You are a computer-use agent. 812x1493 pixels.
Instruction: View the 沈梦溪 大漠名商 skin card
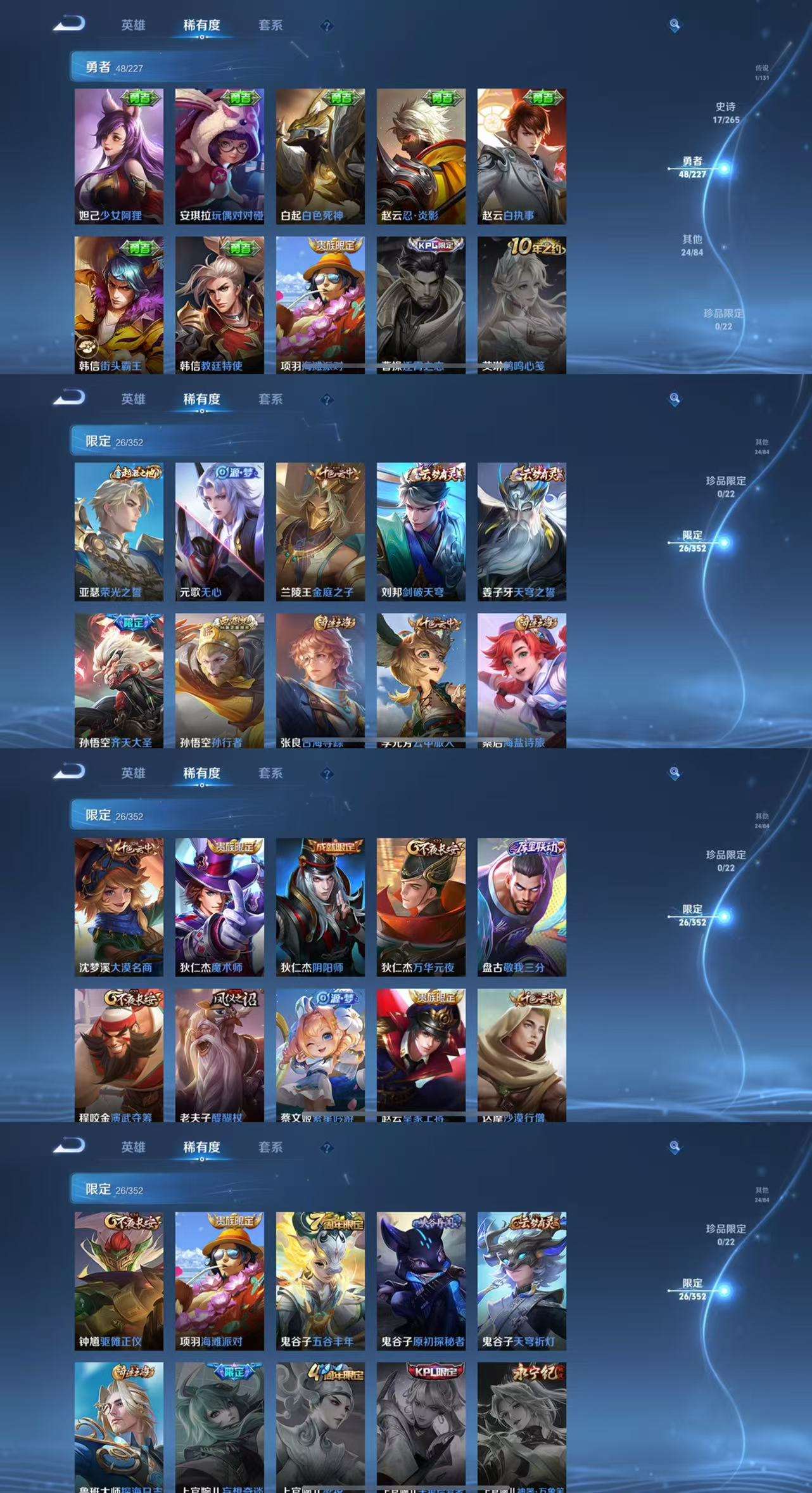118,906
